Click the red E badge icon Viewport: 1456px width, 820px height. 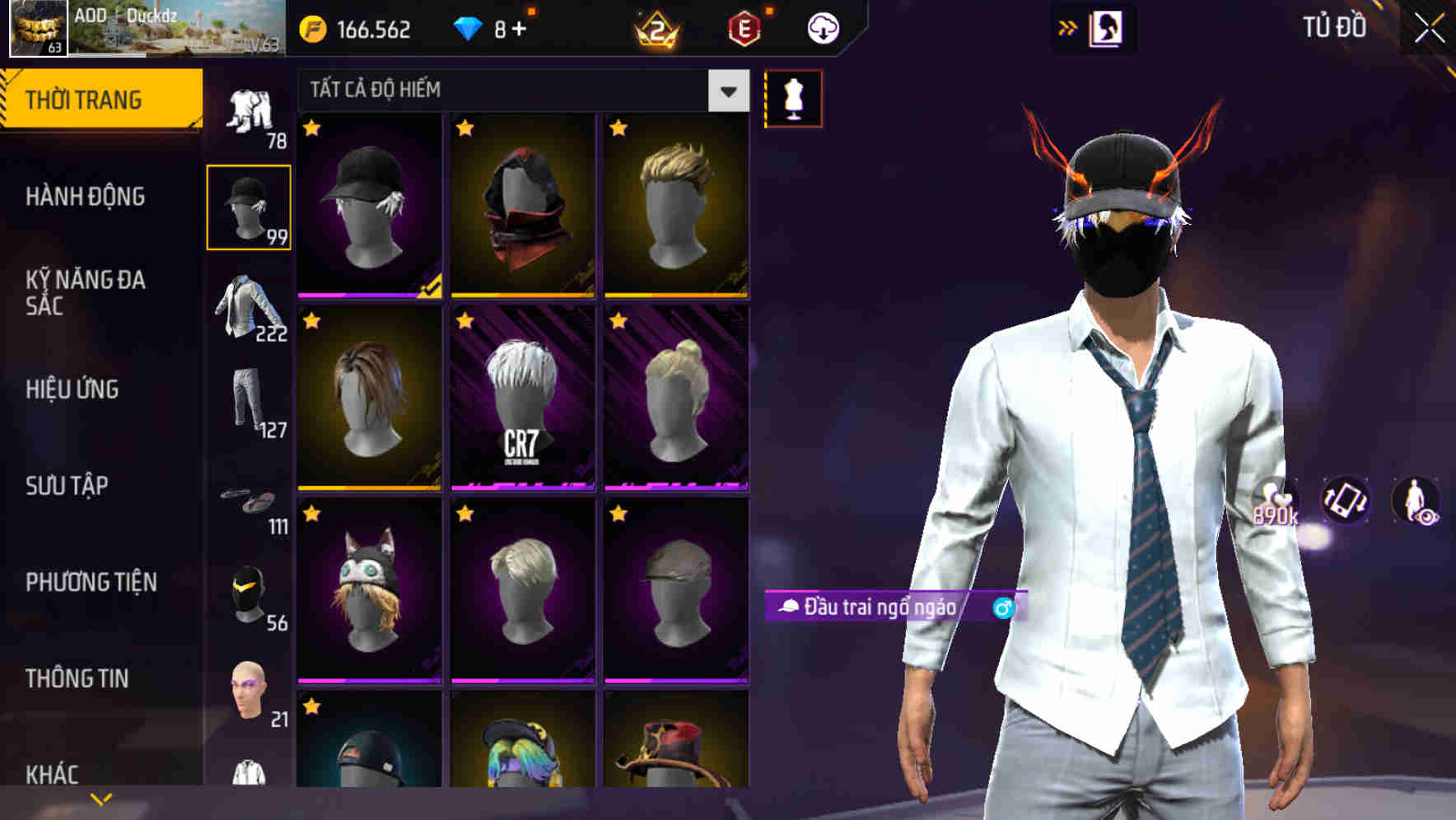tap(745, 27)
